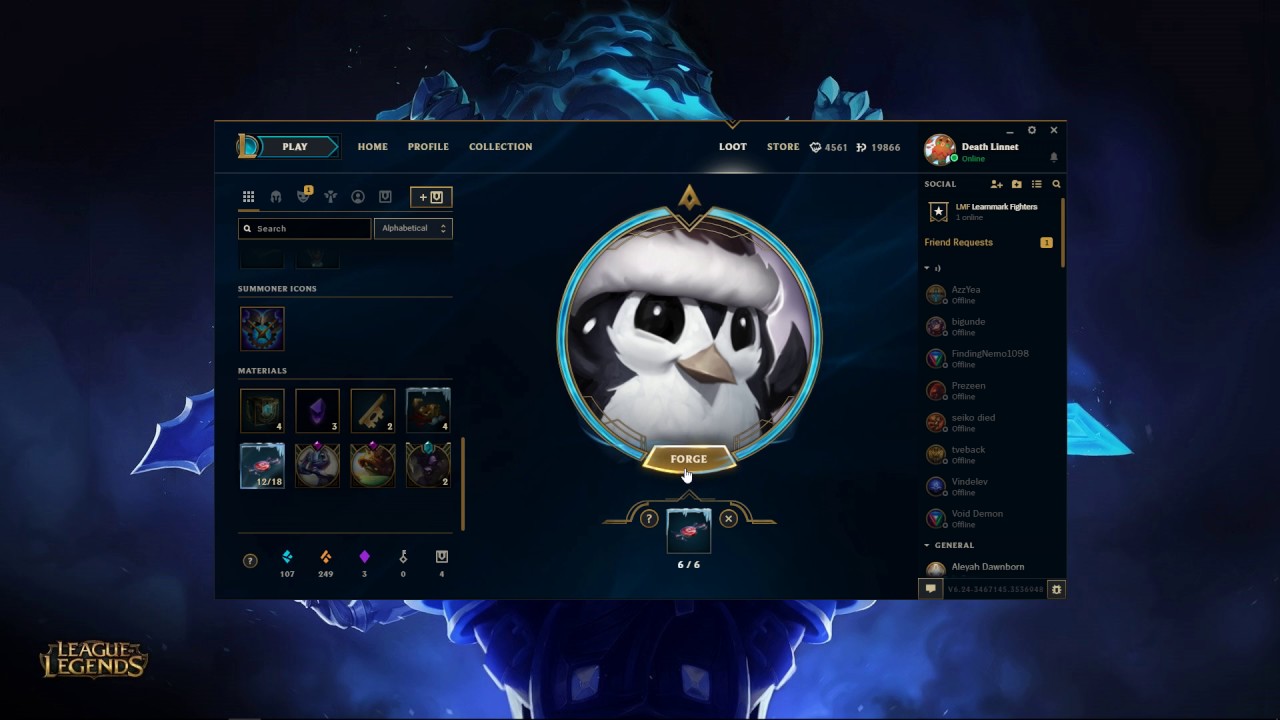Select friend AzzYea in the social list

click(965, 294)
